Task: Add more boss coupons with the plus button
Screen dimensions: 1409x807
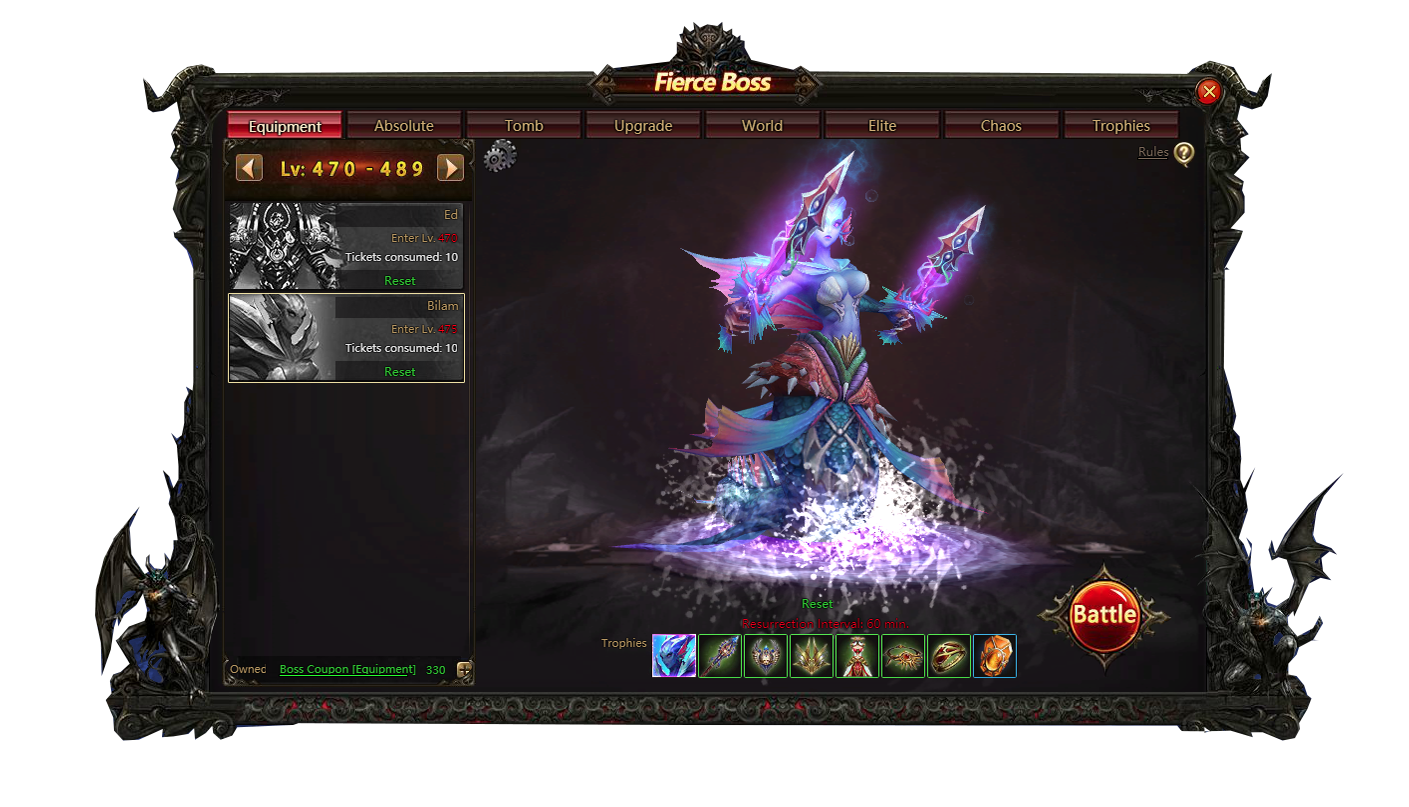Action: coord(464,670)
